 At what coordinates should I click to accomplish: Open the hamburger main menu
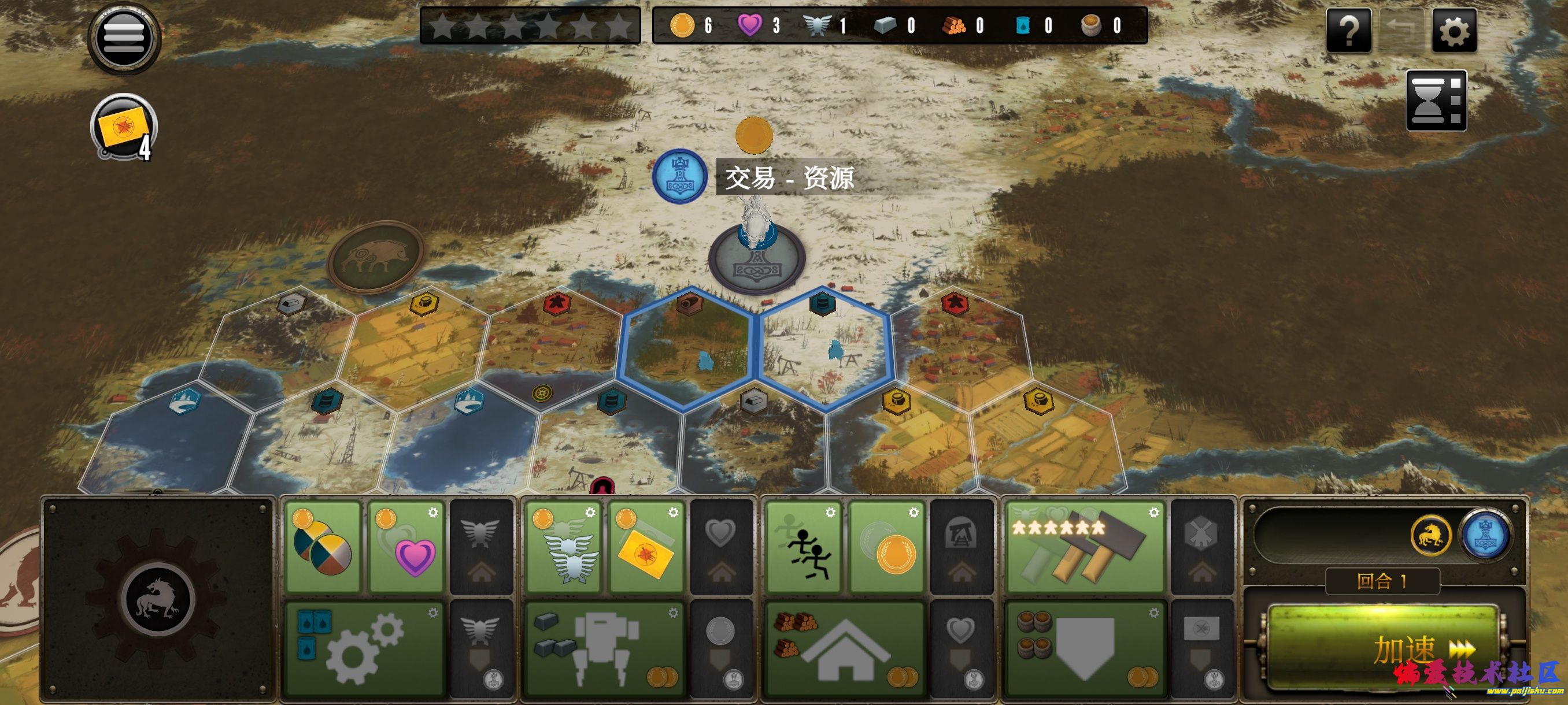pos(124,38)
